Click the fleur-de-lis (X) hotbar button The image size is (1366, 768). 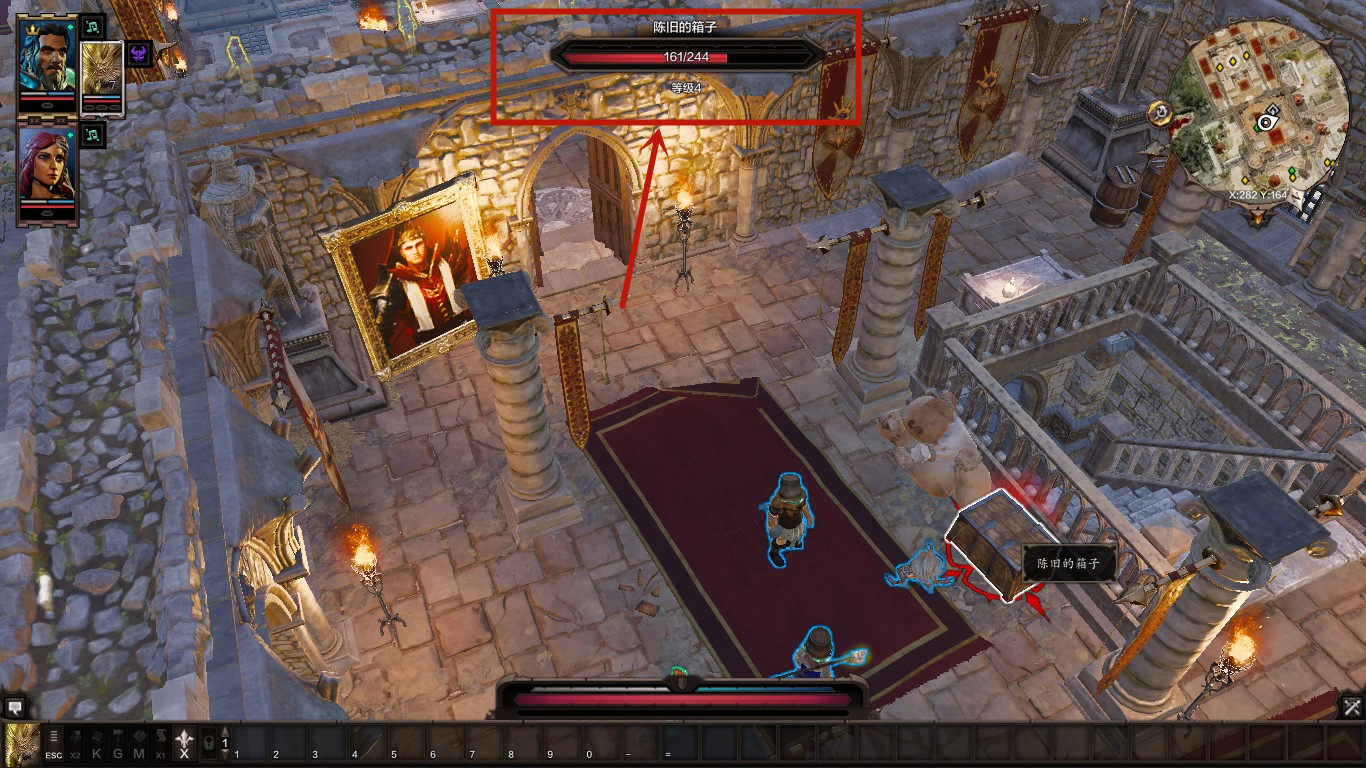point(184,741)
